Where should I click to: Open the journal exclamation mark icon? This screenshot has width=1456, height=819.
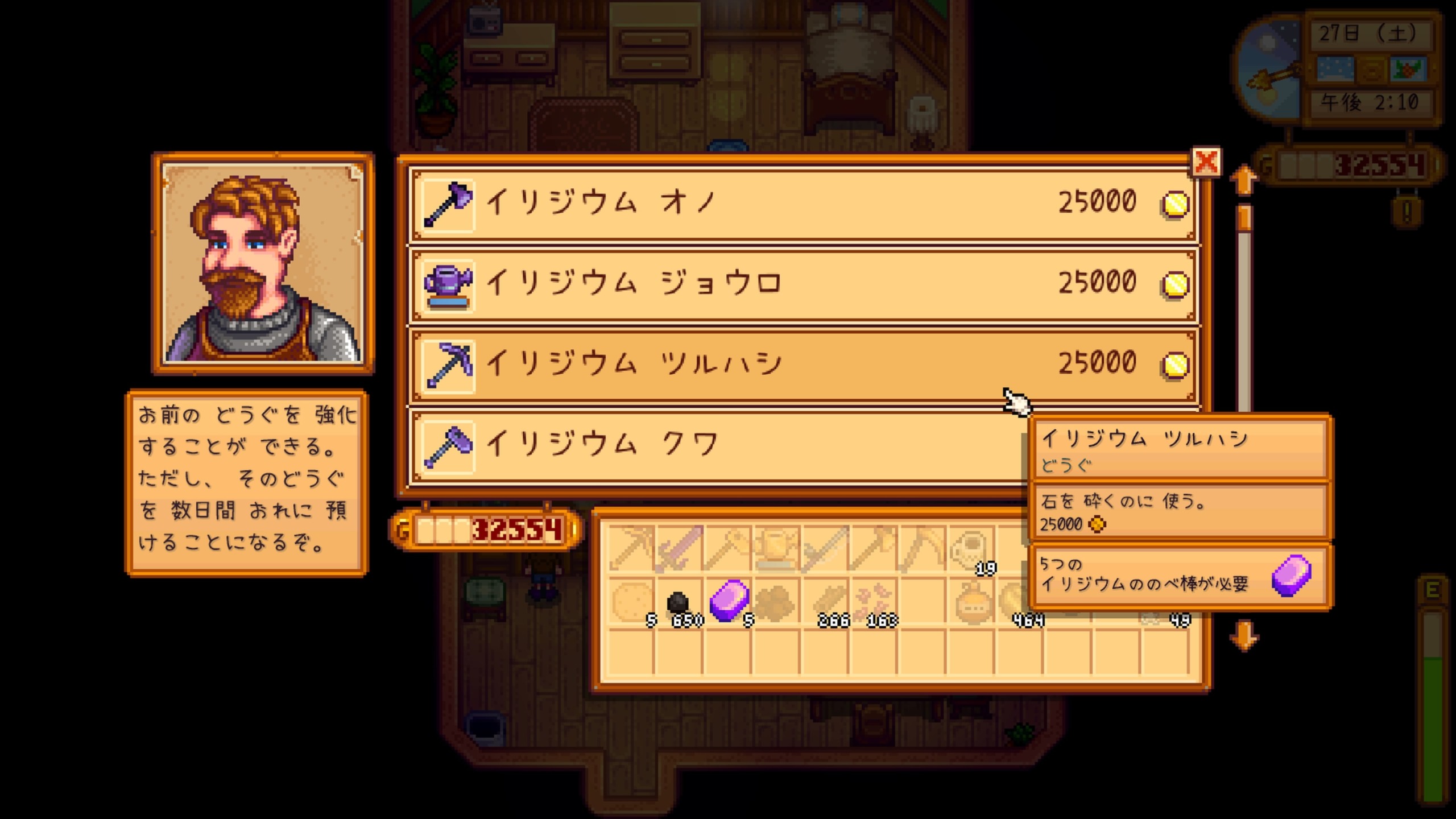(1407, 213)
